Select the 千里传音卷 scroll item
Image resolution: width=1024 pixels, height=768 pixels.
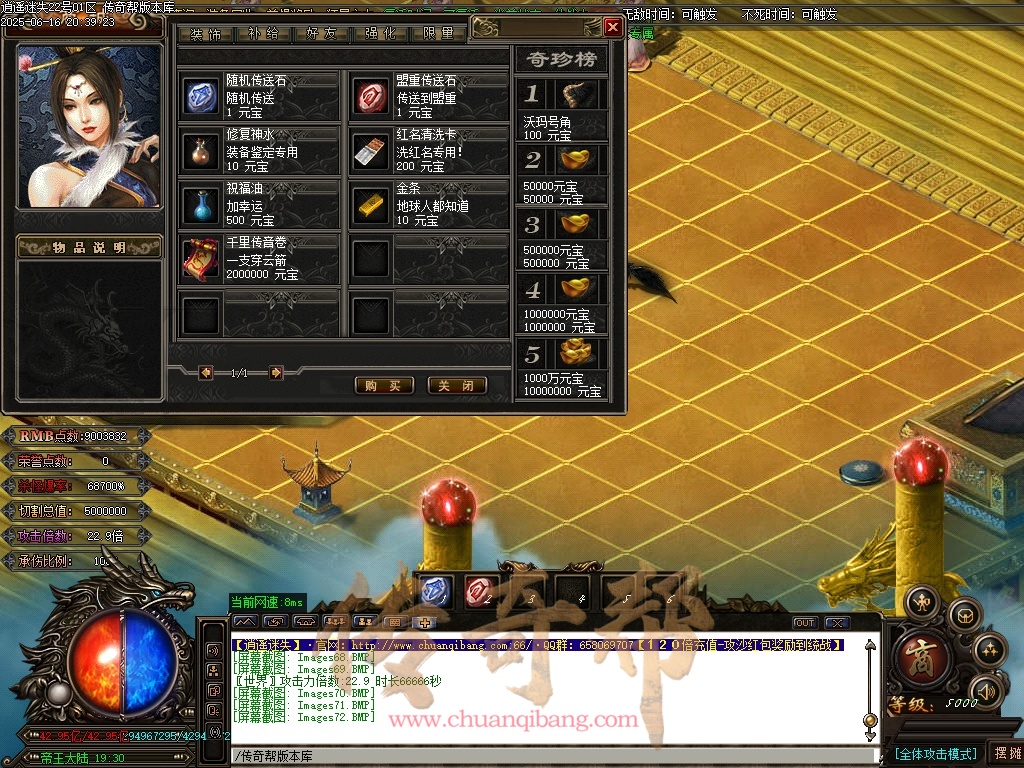pyautogui.click(x=201, y=259)
